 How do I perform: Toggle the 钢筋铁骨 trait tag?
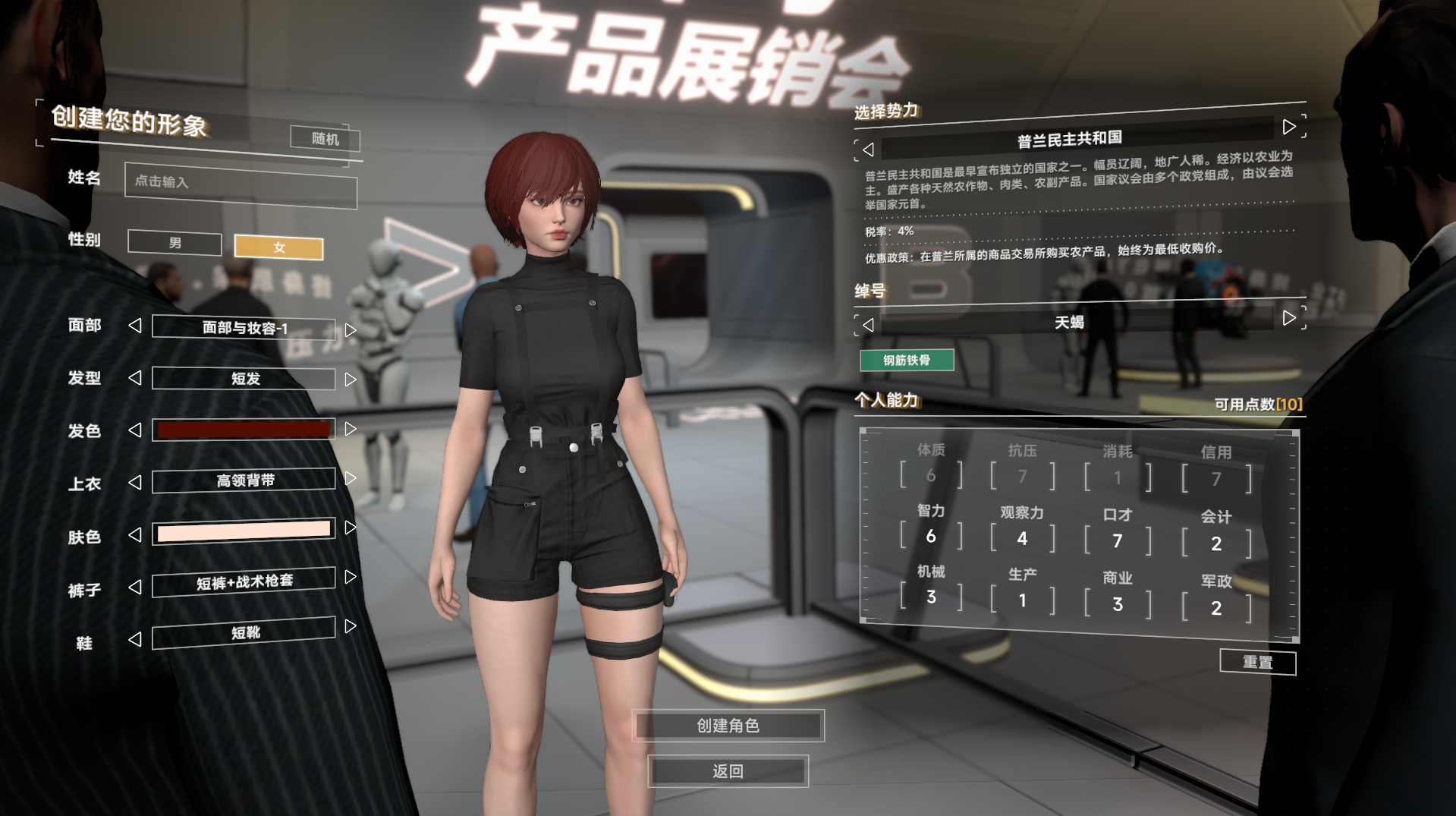tap(906, 360)
